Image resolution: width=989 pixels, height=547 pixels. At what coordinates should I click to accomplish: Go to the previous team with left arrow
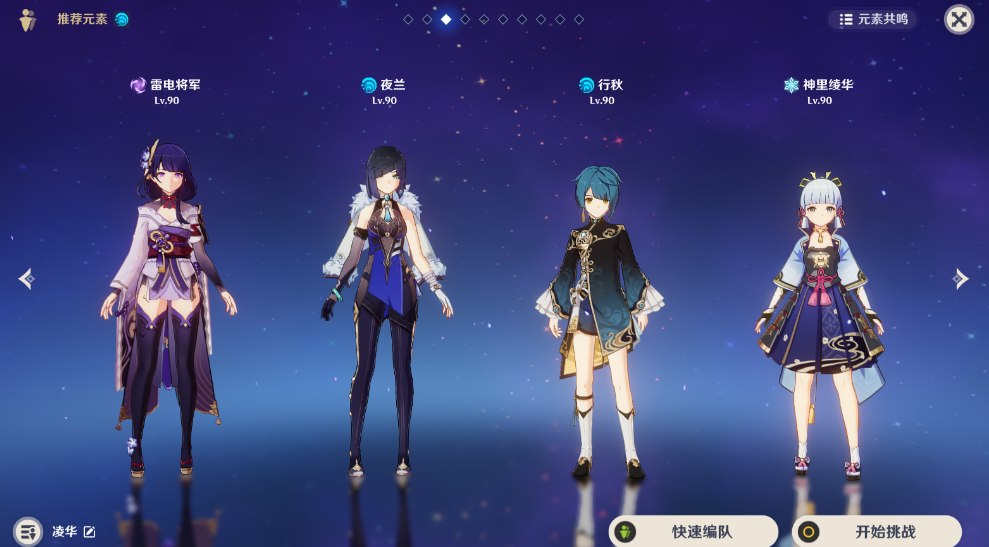26,279
